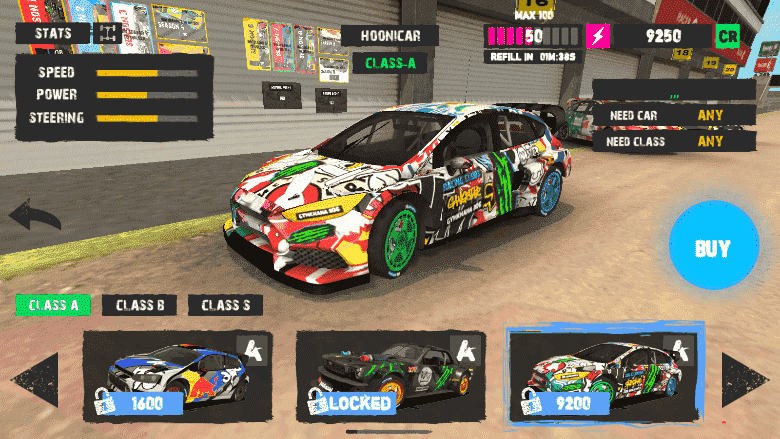The image size is (780, 439).
Task: Tap the pink lightning energy icon
Action: click(598, 37)
